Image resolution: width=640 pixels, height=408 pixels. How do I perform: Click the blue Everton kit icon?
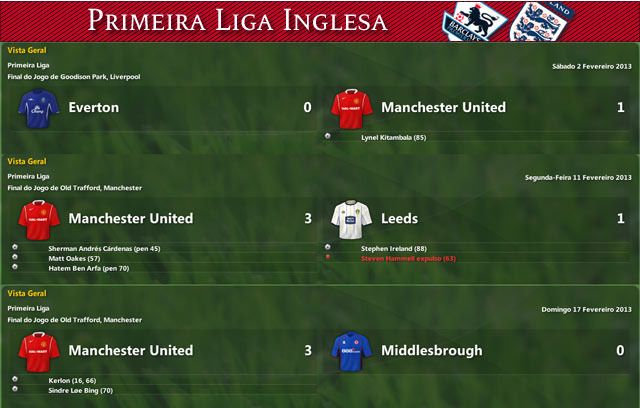tap(38, 108)
